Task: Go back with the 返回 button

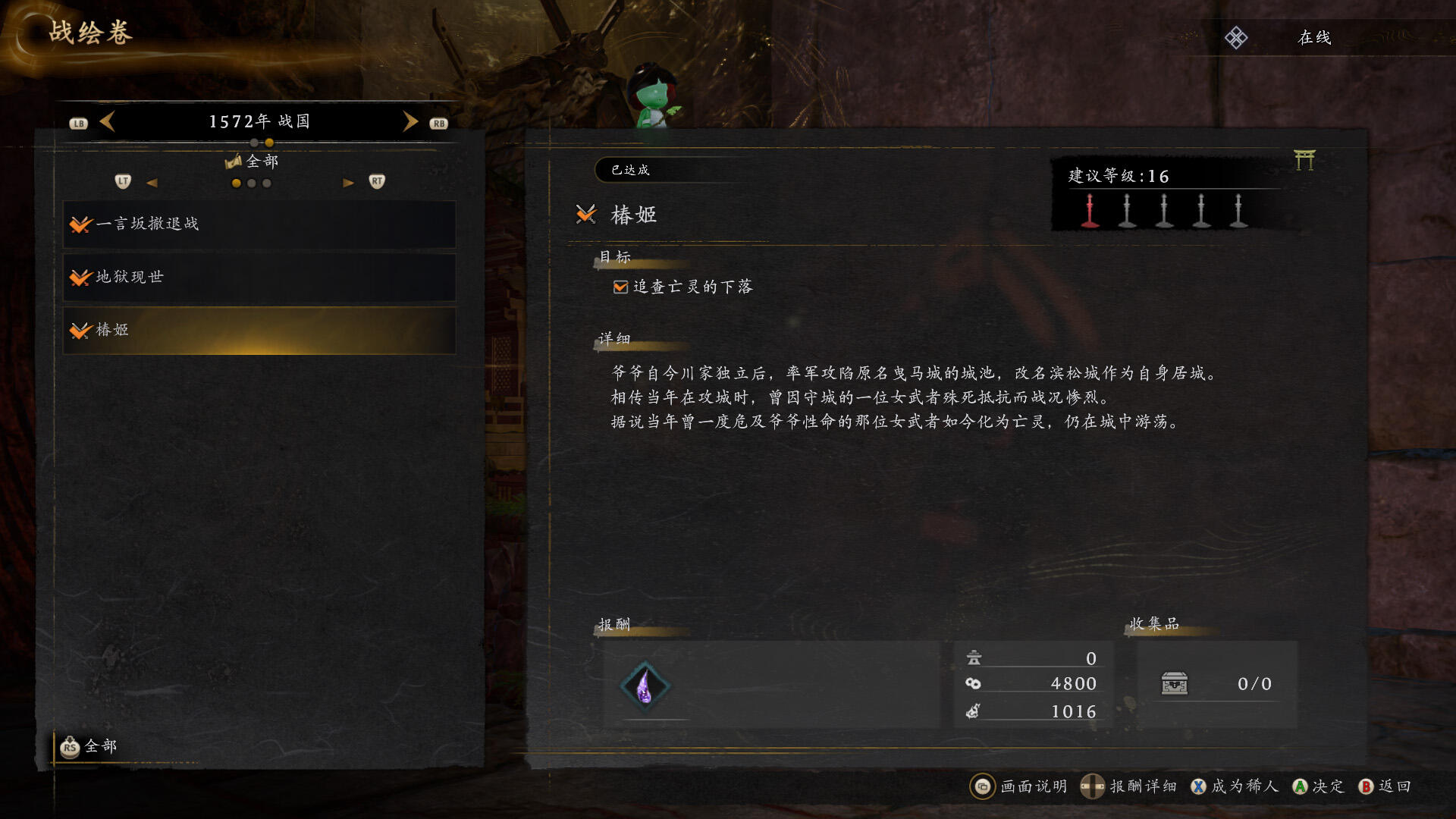Action: tap(1385, 786)
